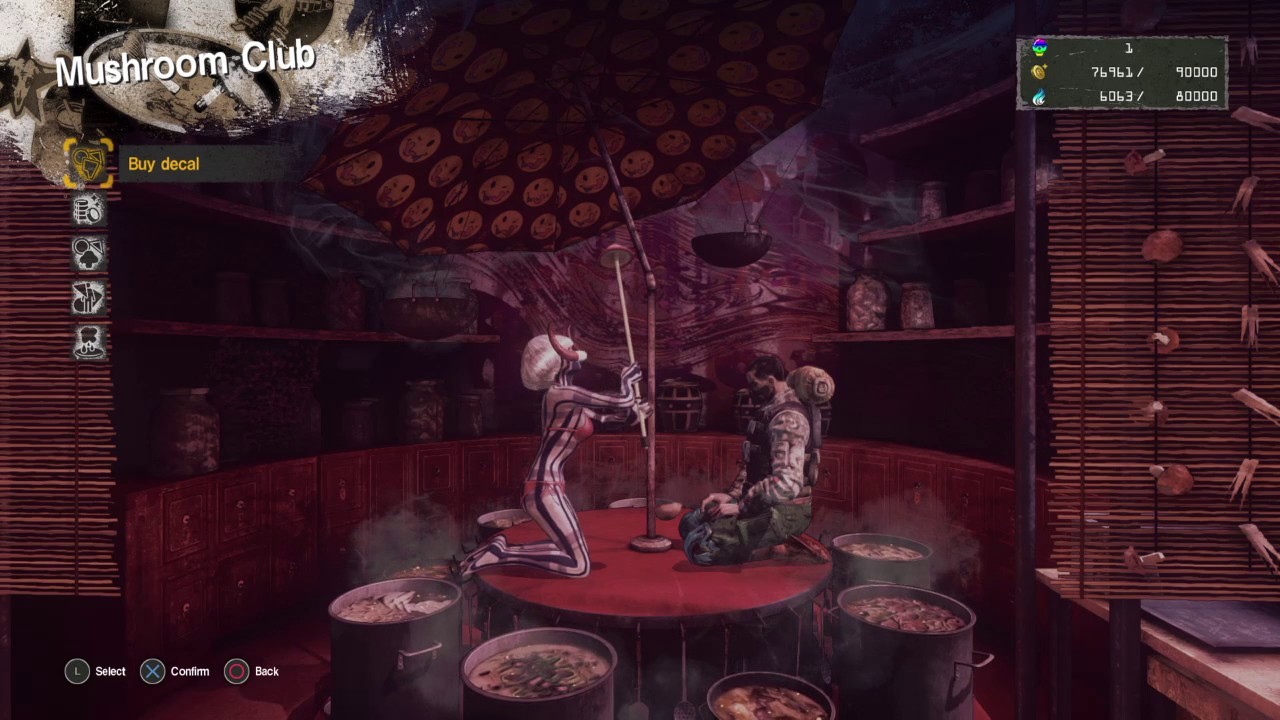Click the Select control prompt

(96, 671)
